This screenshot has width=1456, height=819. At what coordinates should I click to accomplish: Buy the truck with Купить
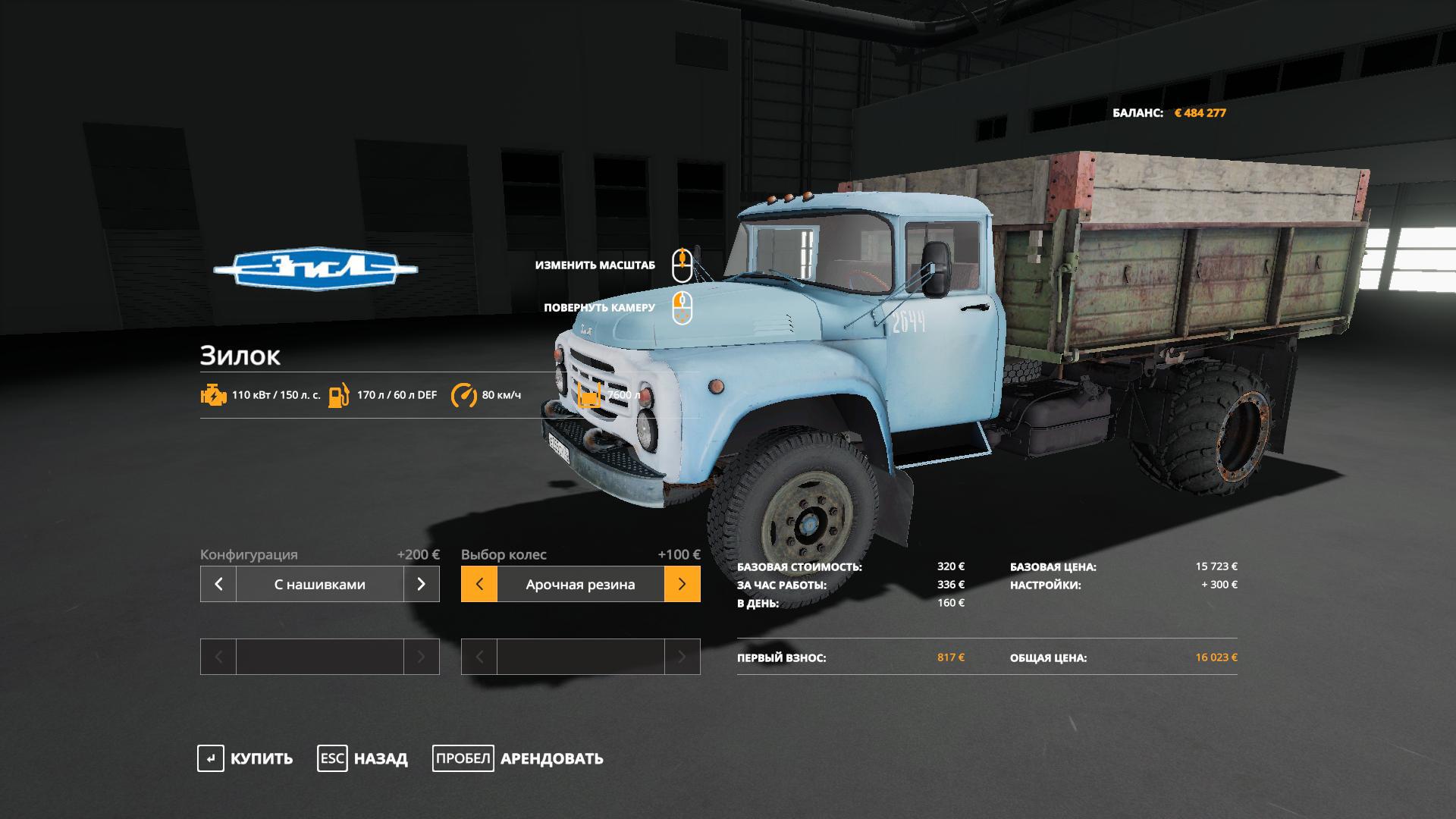point(245,758)
